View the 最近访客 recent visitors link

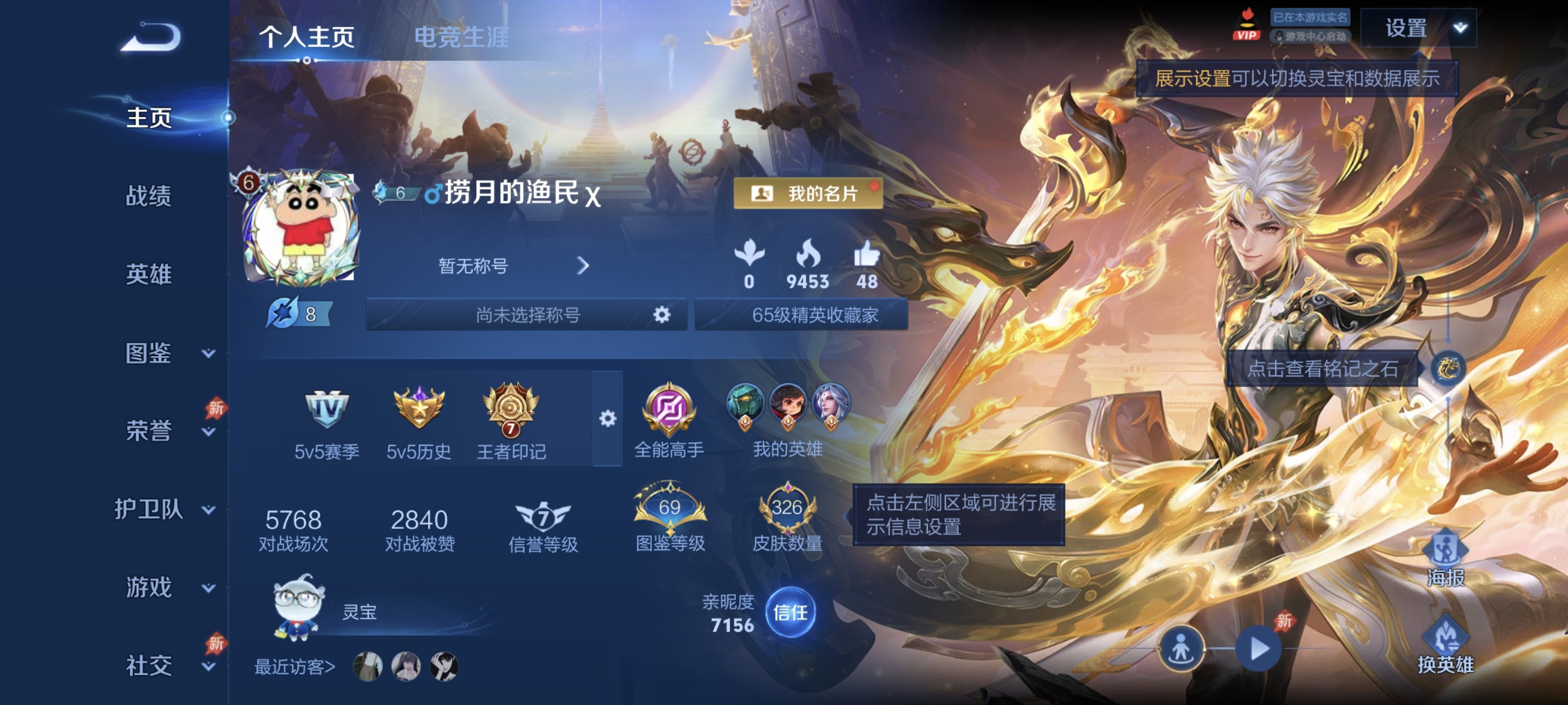coord(293,667)
